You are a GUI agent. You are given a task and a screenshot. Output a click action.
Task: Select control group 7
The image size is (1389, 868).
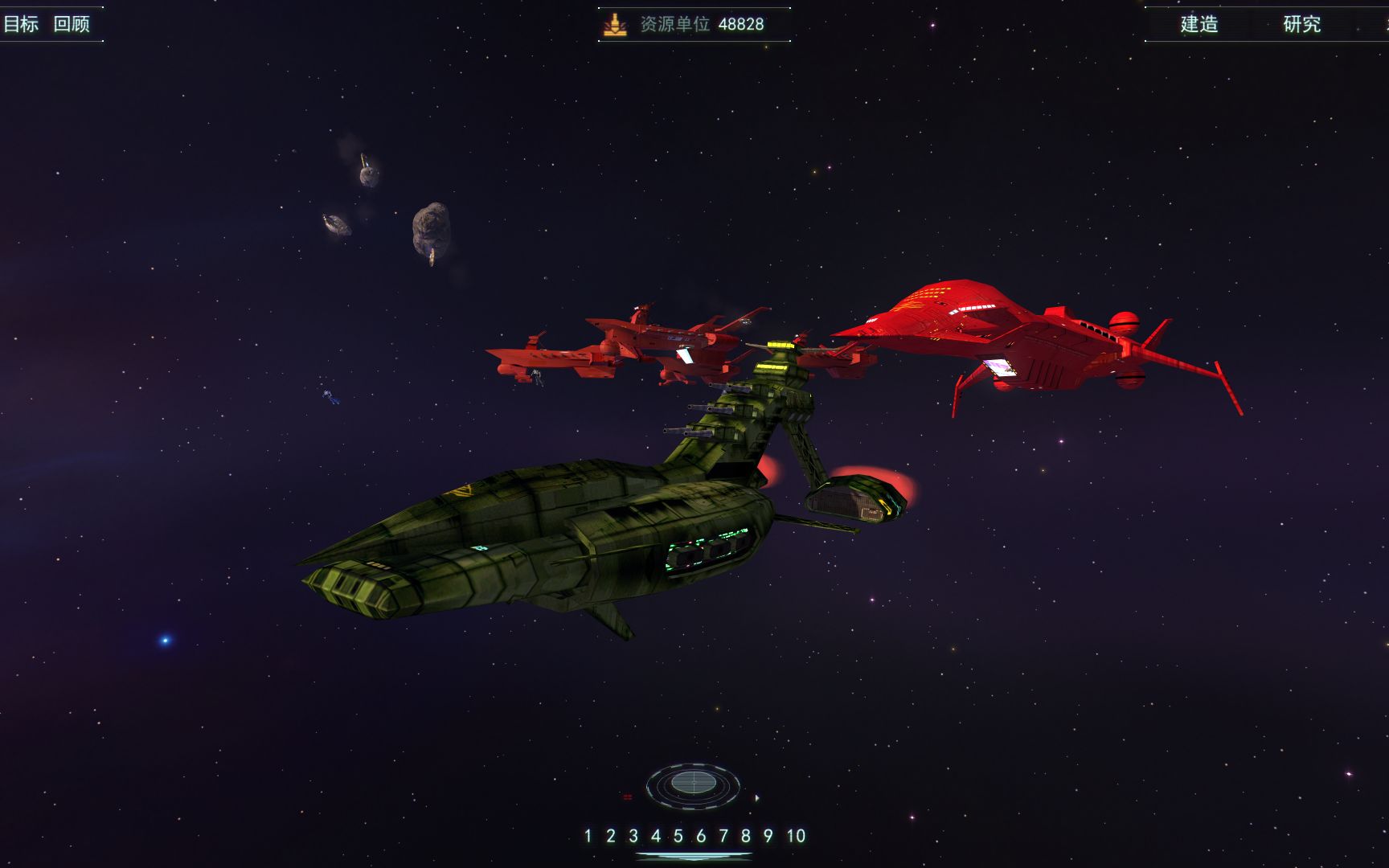[x=723, y=836]
